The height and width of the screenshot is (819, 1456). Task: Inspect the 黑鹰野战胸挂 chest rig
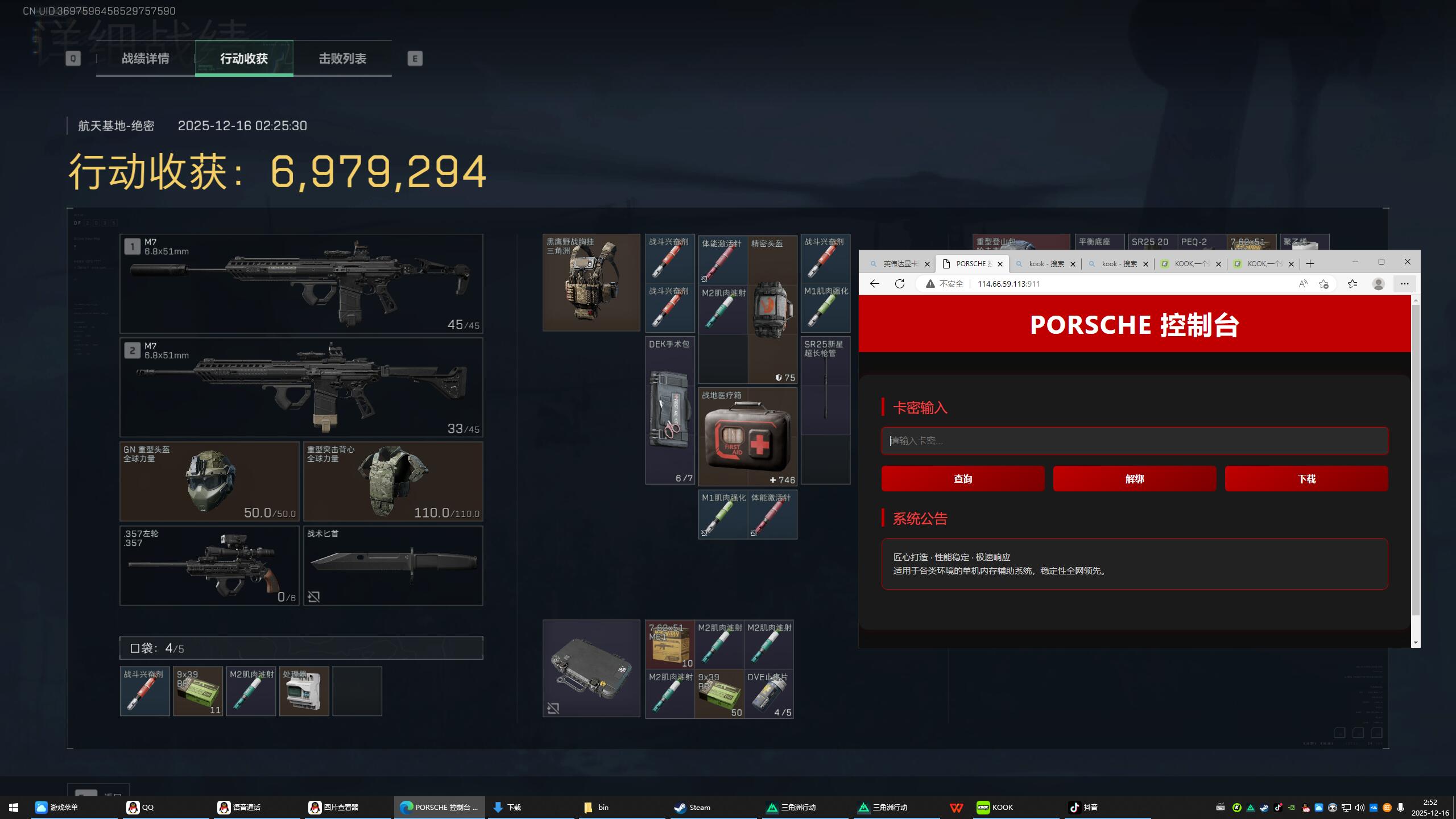[x=591, y=283]
